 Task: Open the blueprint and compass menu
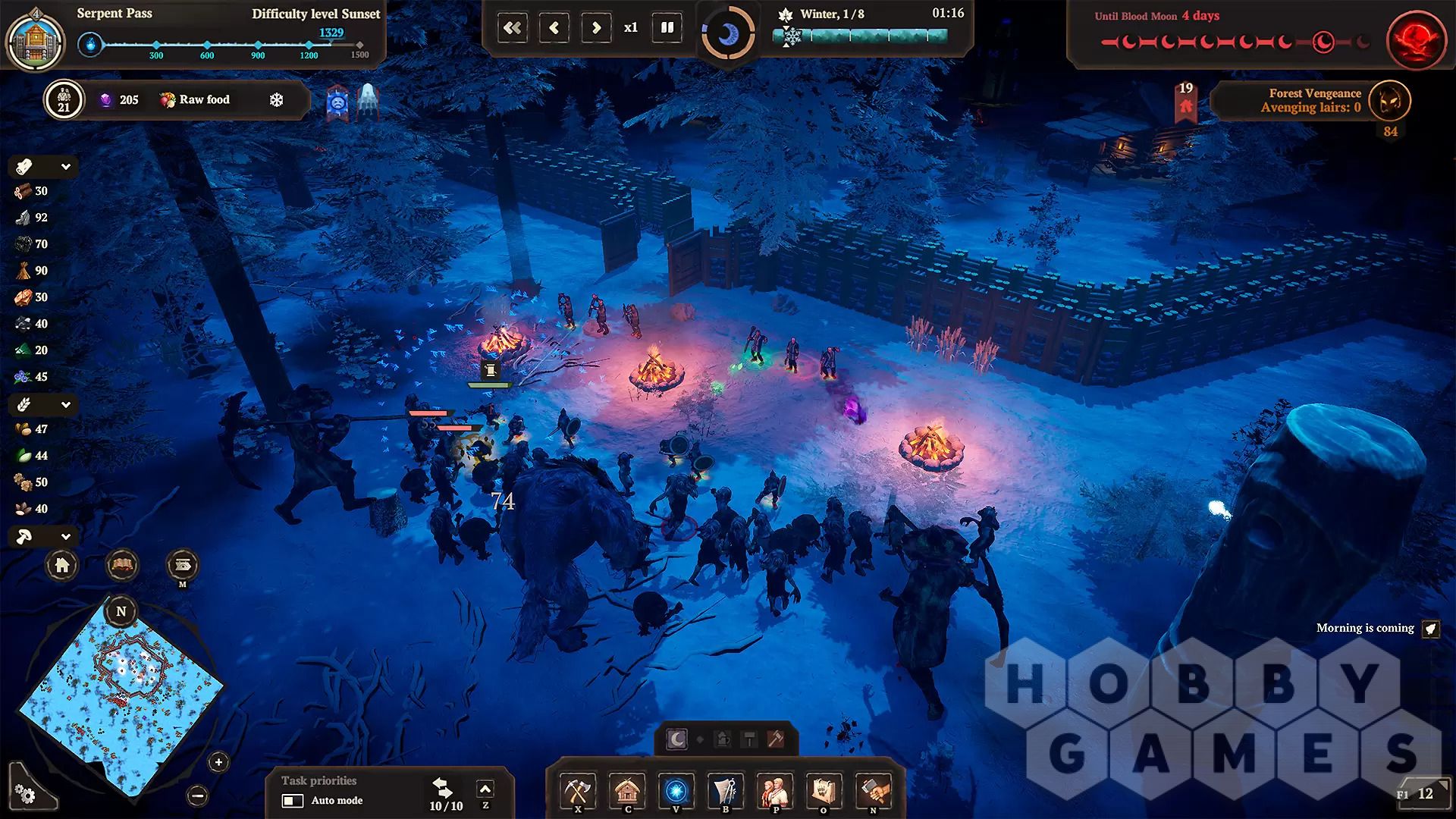pyautogui.click(x=726, y=791)
